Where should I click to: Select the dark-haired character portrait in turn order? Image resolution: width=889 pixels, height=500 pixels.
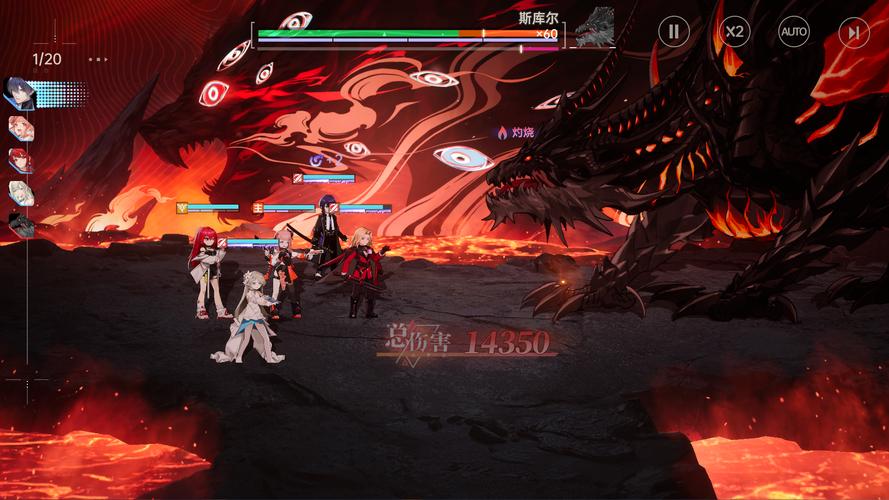(21, 93)
